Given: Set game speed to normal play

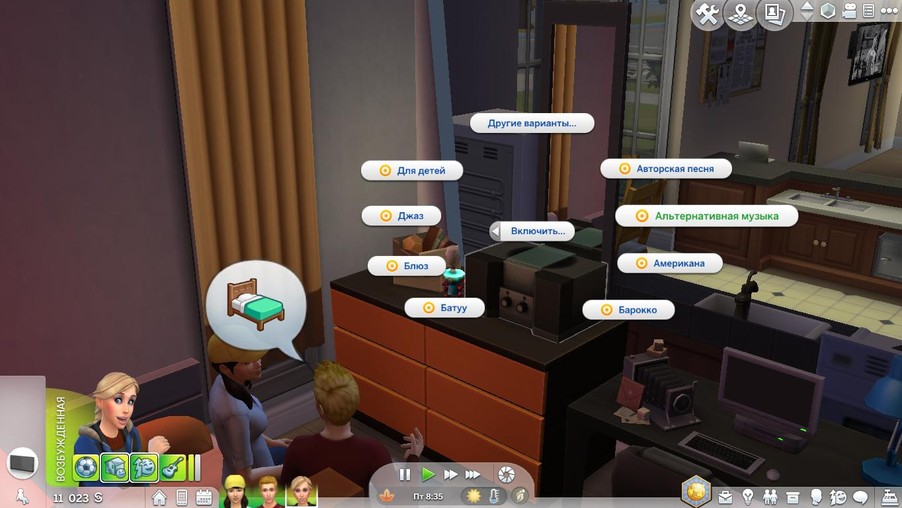Looking at the screenshot, I should point(428,474).
